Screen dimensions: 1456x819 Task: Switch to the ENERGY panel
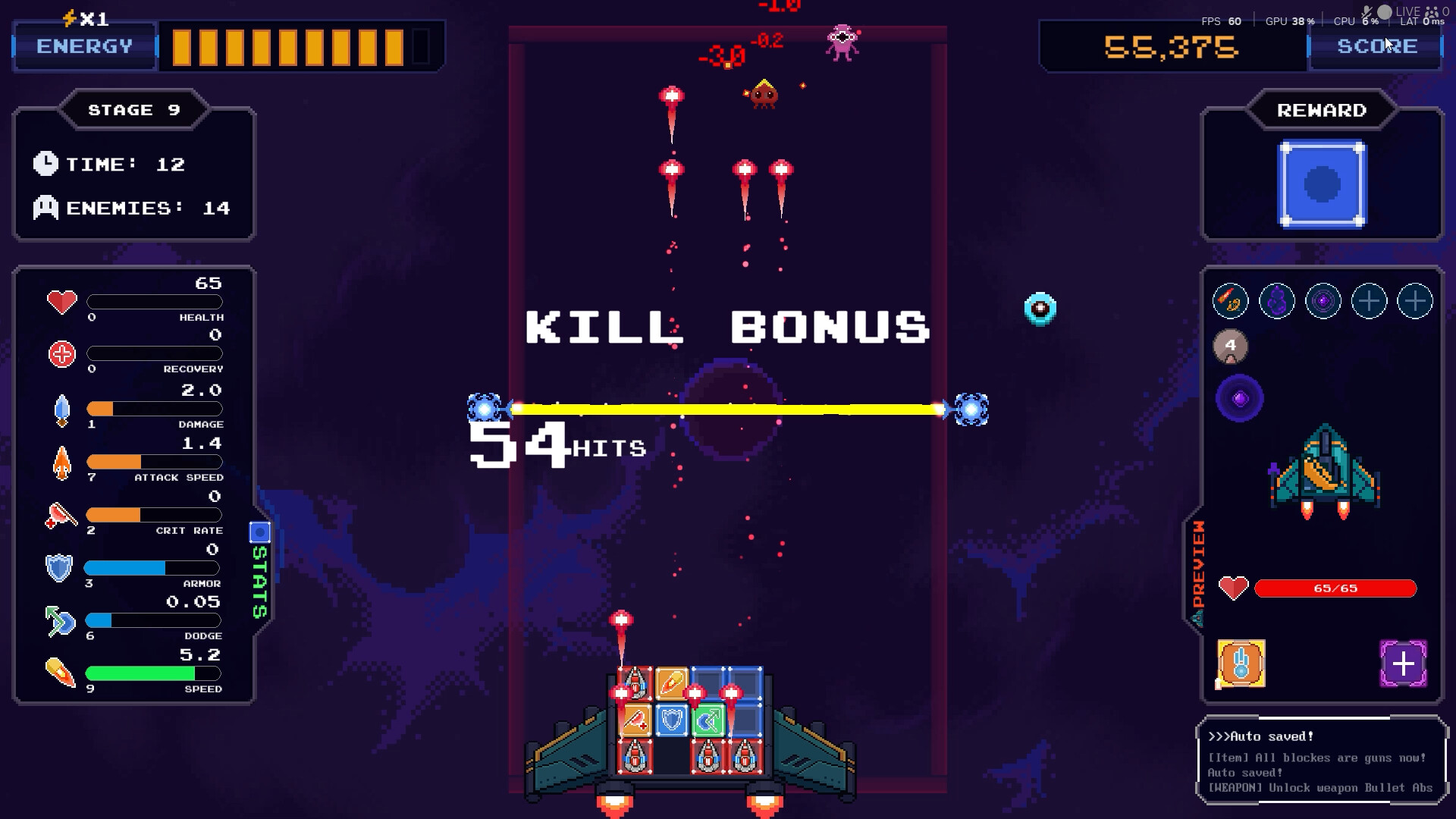point(83,45)
